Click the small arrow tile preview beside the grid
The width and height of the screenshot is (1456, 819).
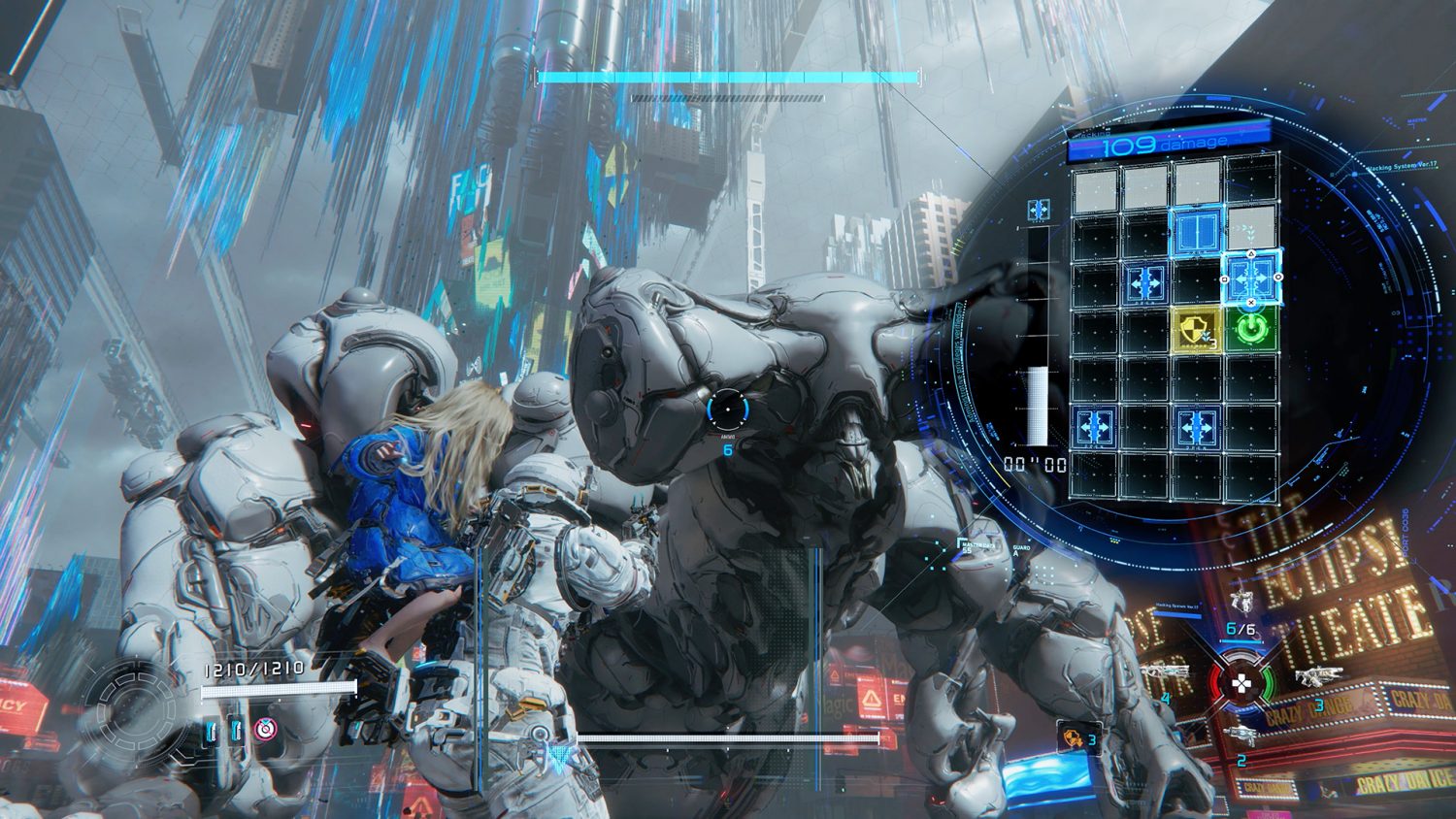[1038, 210]
